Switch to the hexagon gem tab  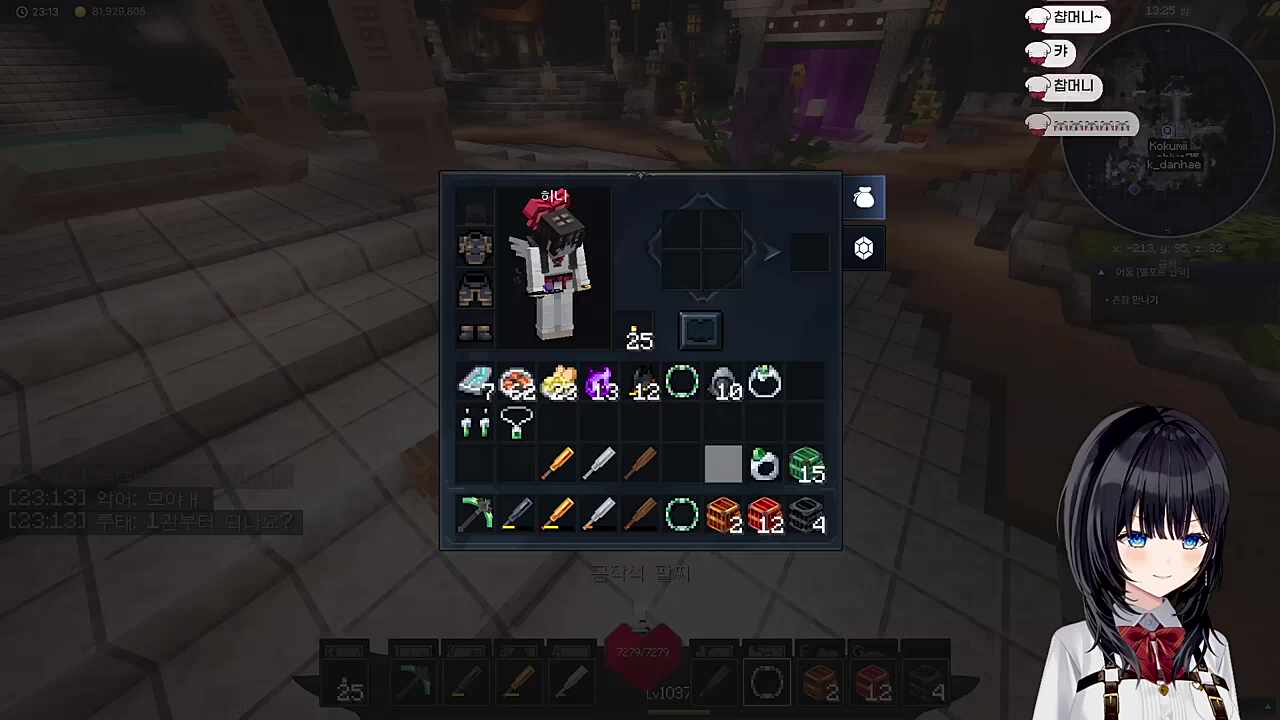click(864, 248)
